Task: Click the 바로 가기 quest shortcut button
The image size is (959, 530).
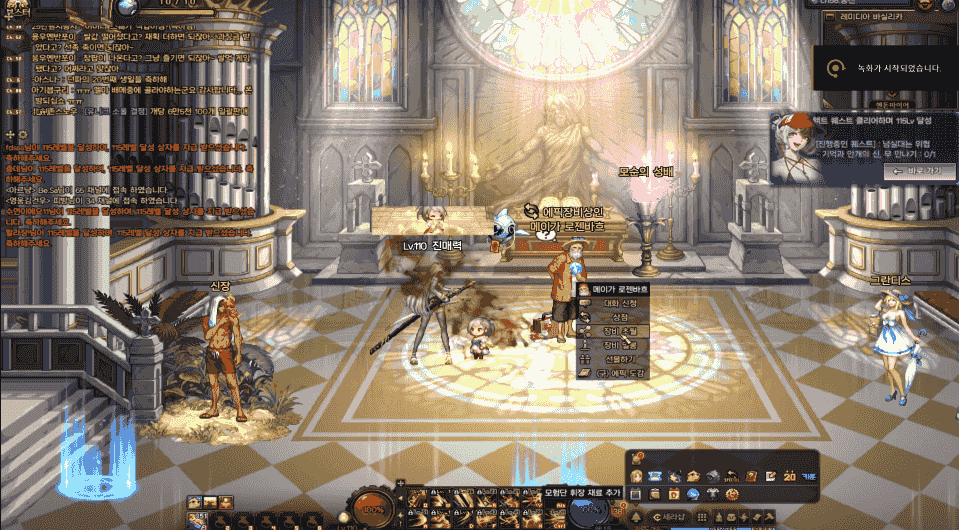Action: click(906, 172)
